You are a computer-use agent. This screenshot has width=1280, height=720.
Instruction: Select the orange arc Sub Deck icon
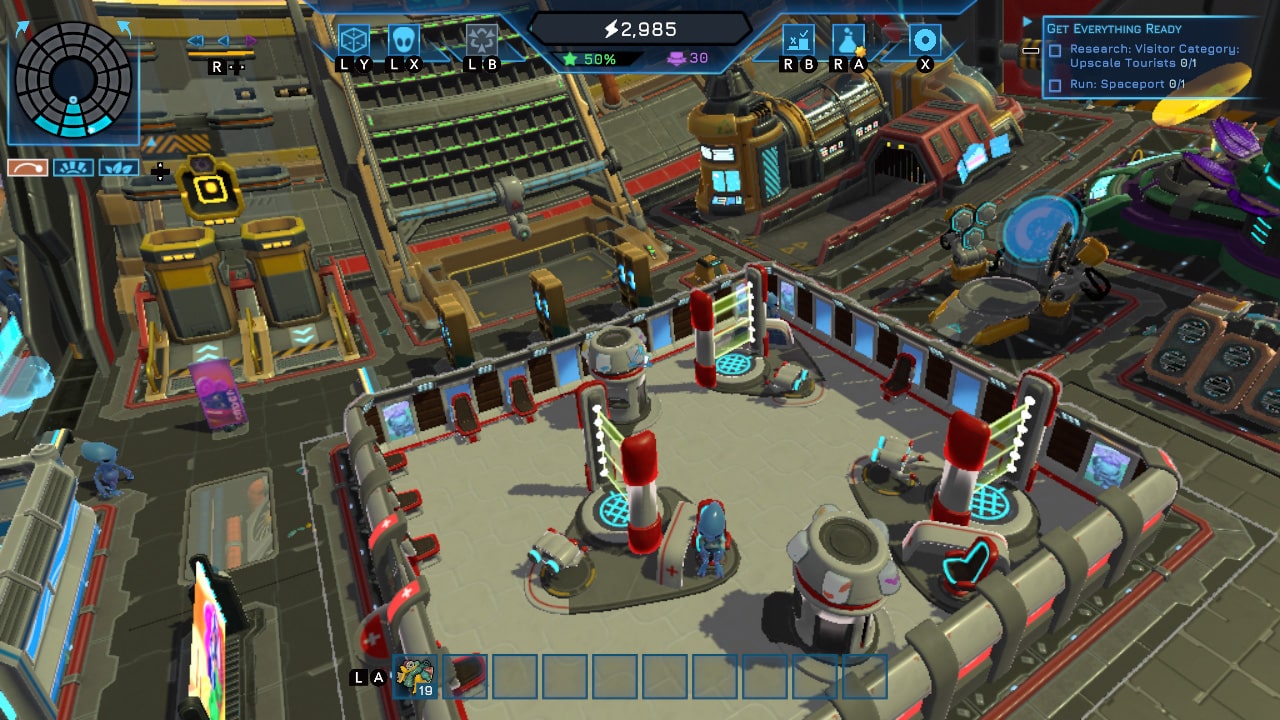[28, 168]
